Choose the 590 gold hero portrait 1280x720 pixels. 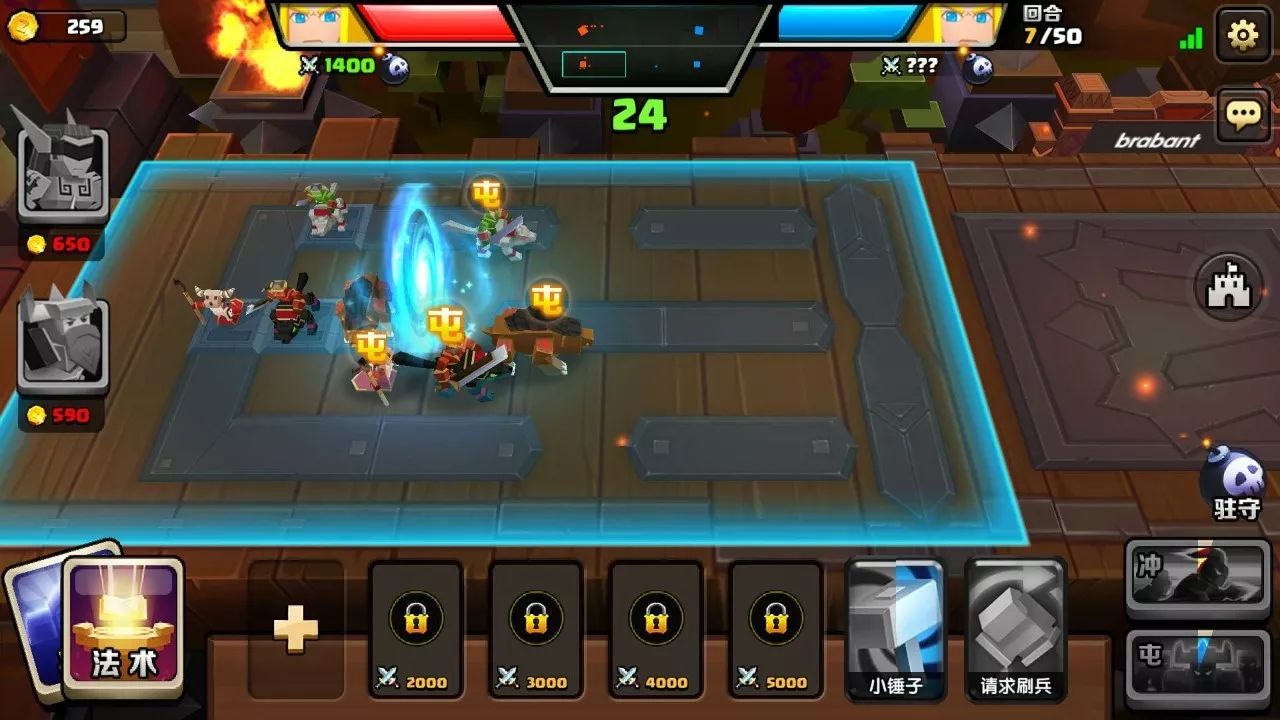(62, 338)
